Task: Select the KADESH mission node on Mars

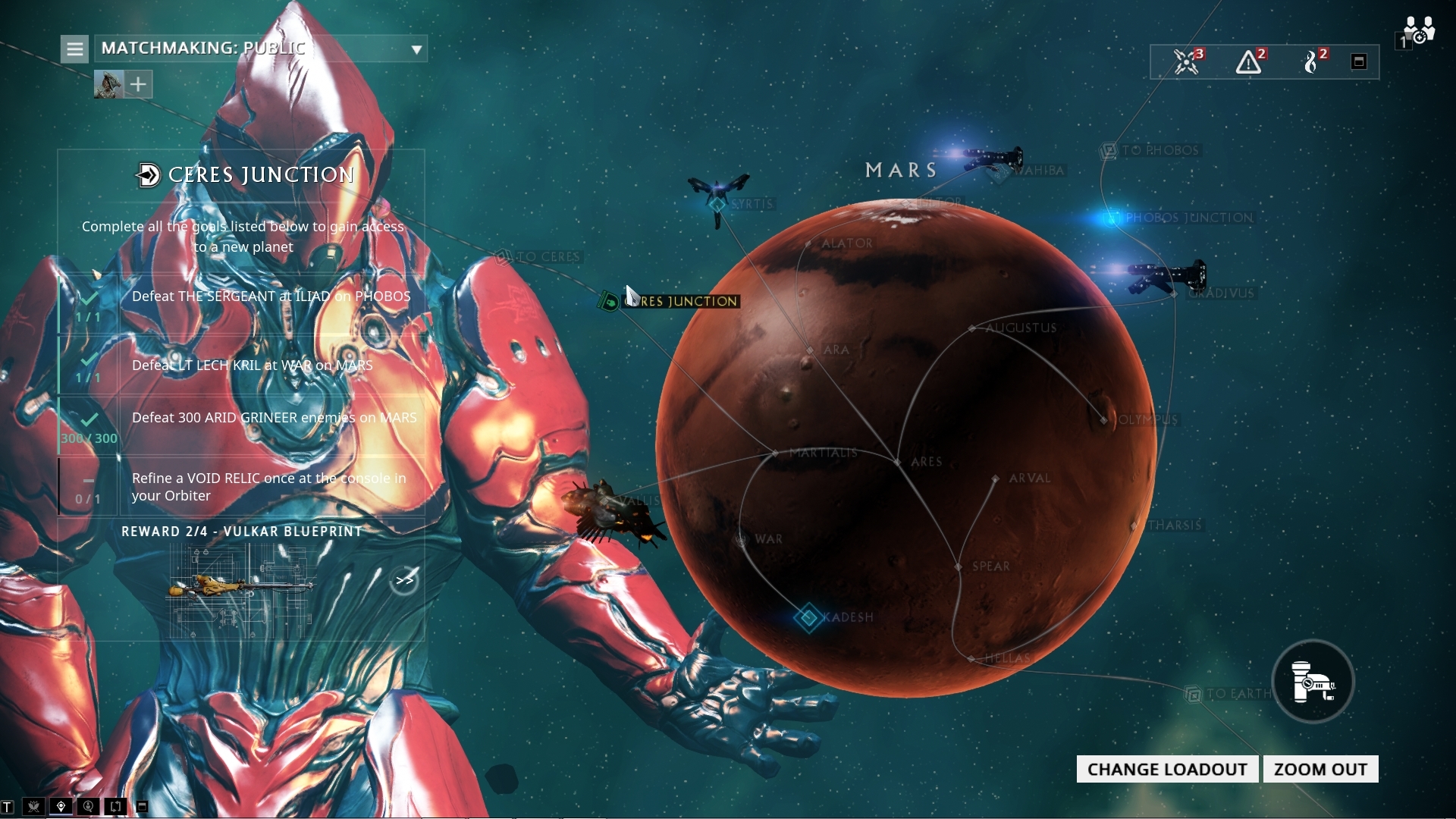Action: click(809, 617)
